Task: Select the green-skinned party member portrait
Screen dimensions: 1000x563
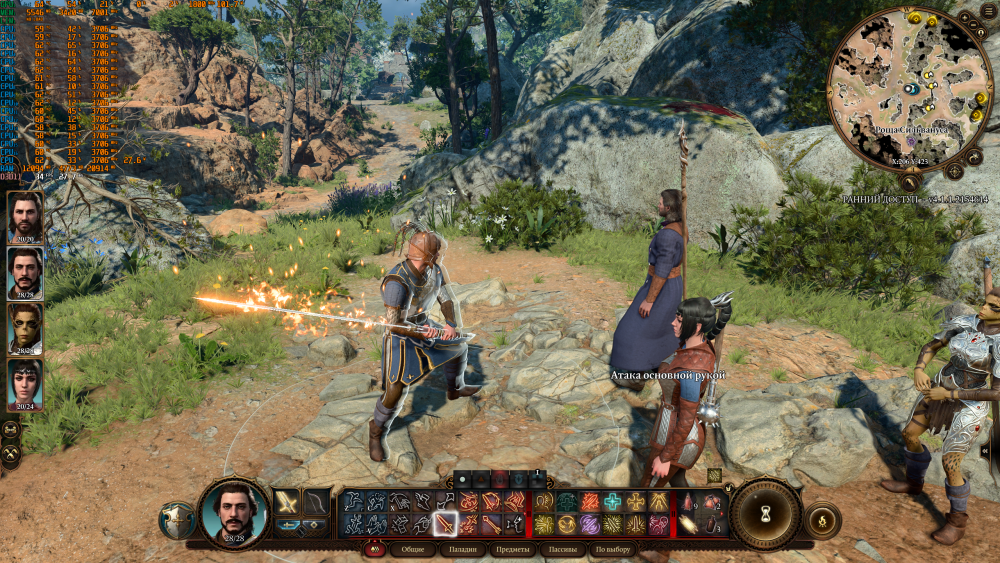Action: click(x=24, y=326)
